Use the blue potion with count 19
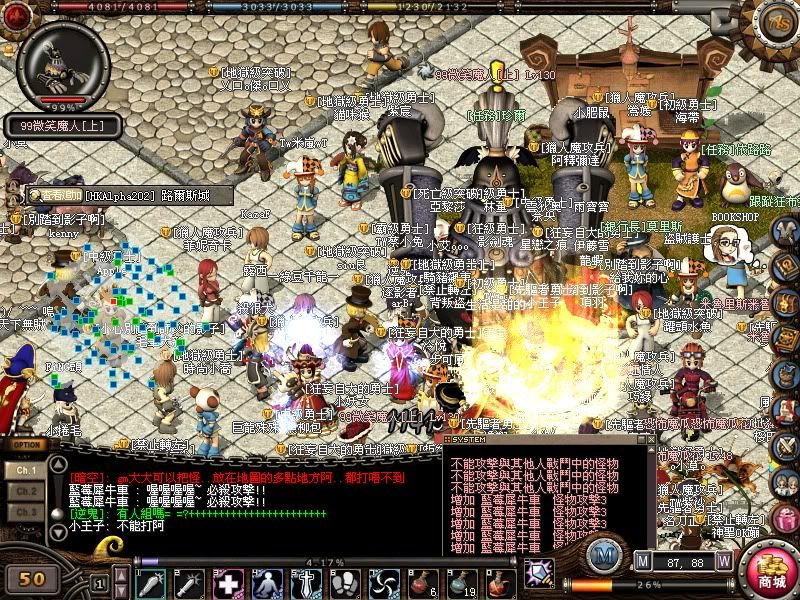 (459, 582)
